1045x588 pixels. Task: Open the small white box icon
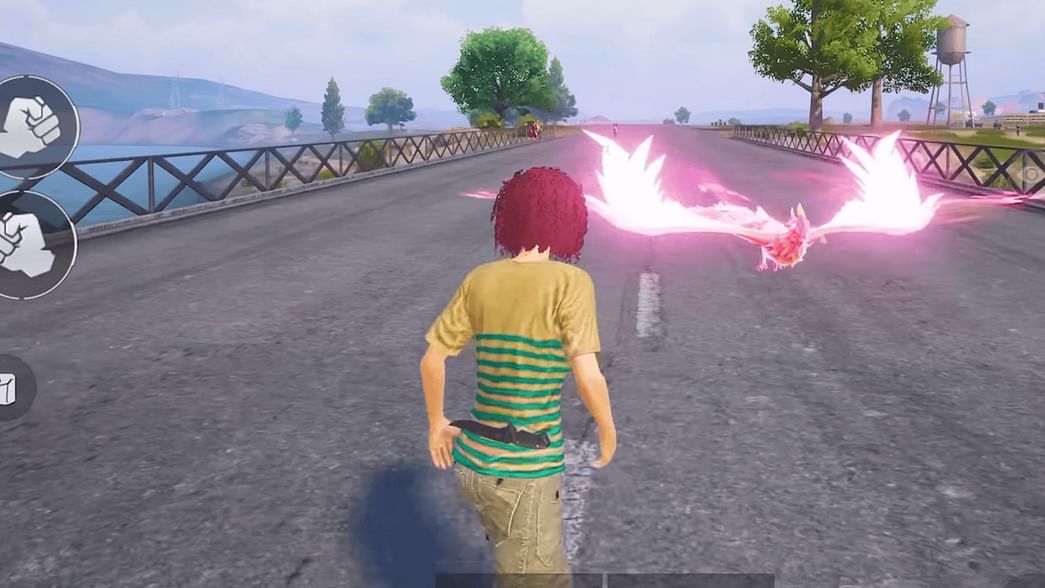[x=9, y=388]
